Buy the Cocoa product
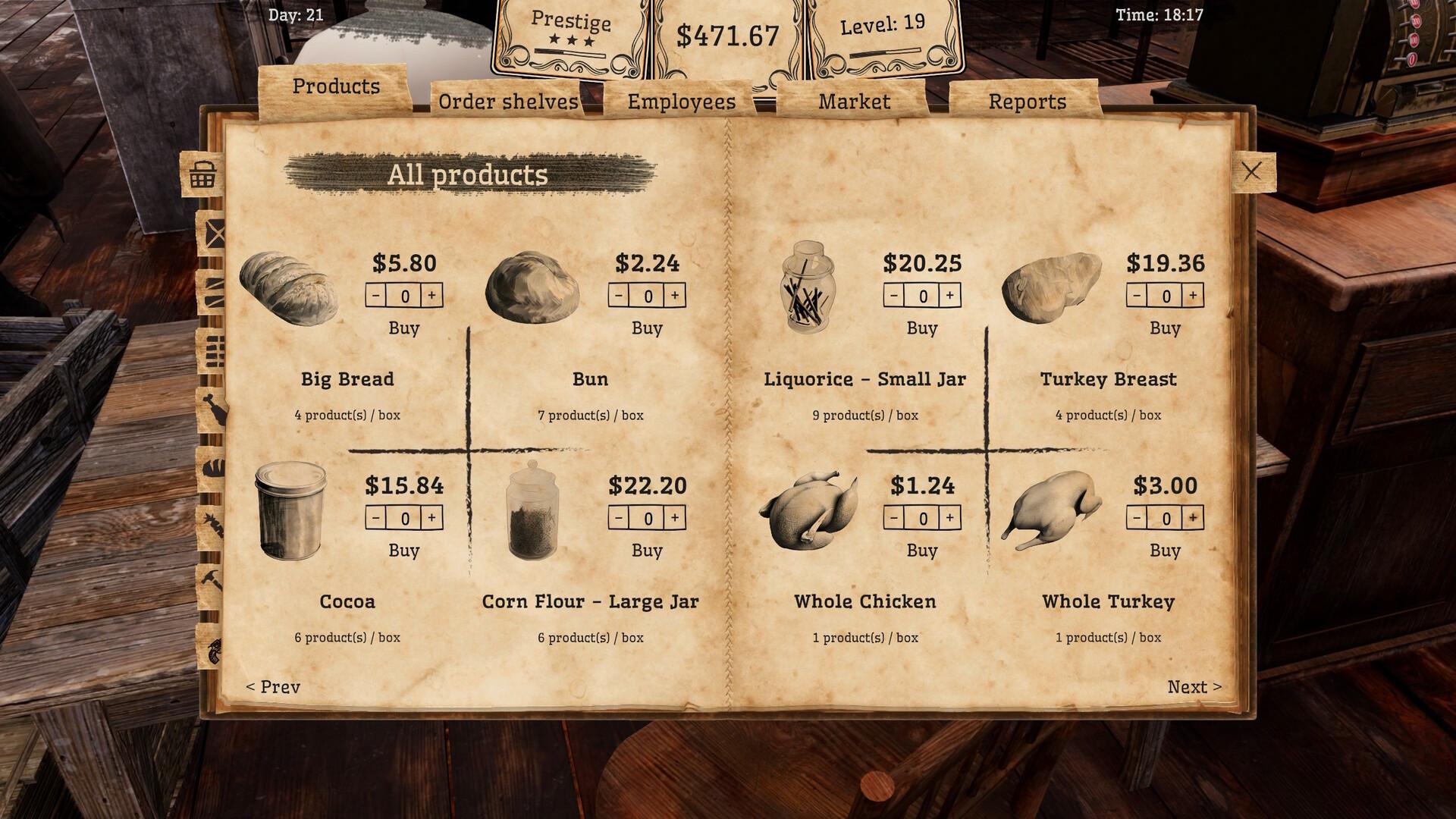This screenshot has height=819, width=1456. (x=406, y=551)
